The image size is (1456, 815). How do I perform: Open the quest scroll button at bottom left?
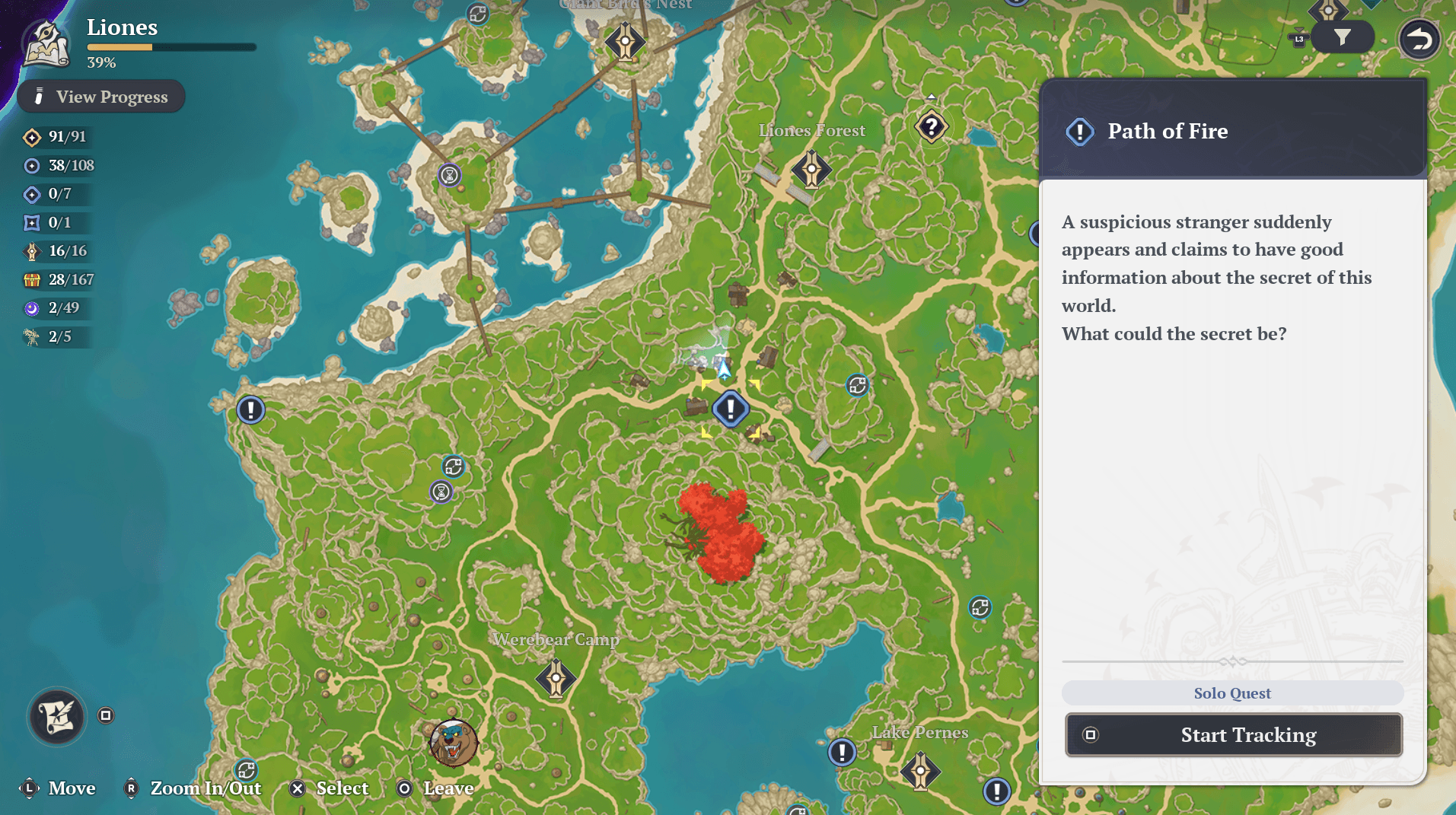(x=57, y=716)
